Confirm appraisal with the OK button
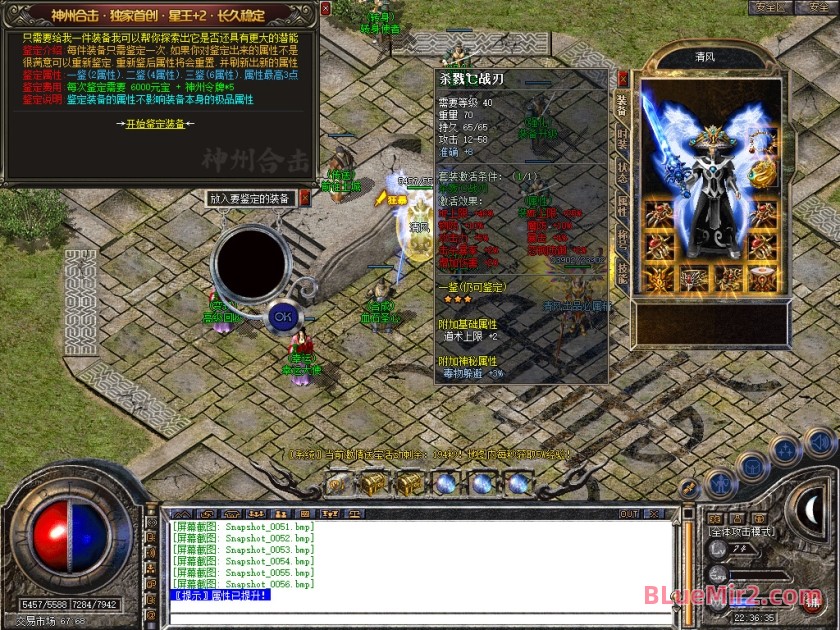 pos(282,316)
